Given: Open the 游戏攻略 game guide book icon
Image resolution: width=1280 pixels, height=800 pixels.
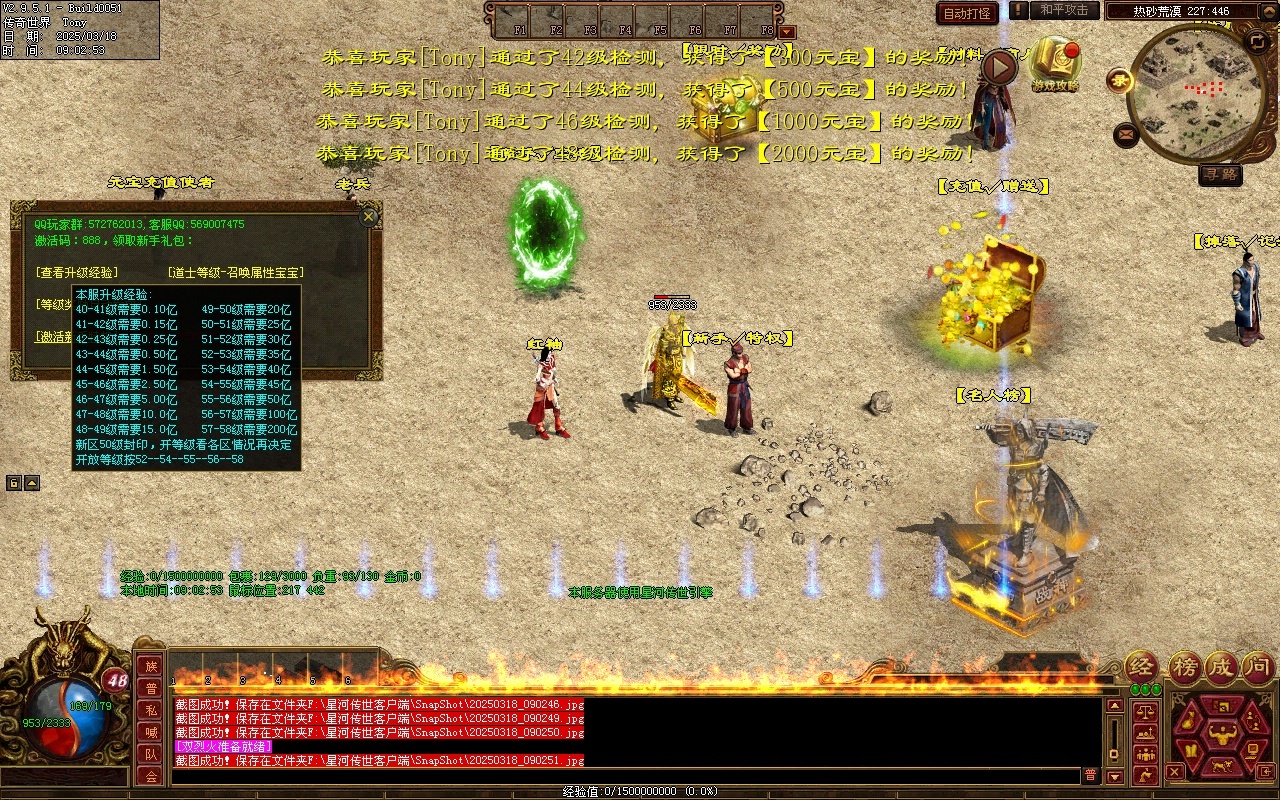Looking at the screenshot, I should (1055, 63).
